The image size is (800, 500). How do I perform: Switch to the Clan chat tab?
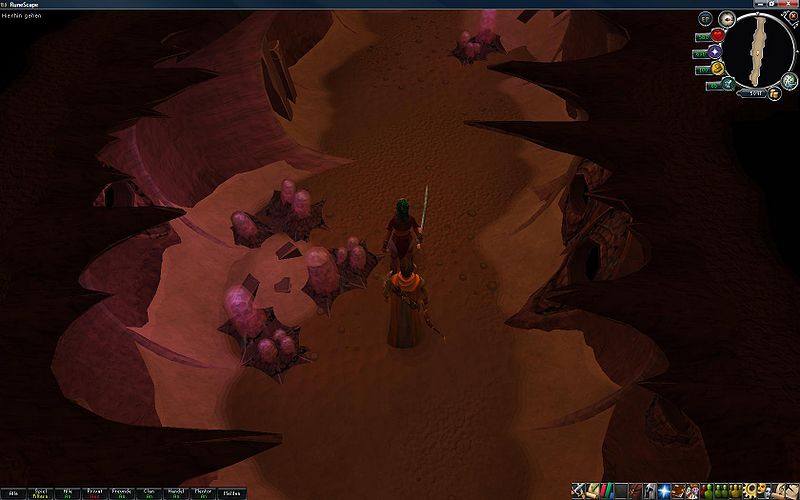point(149,493)
